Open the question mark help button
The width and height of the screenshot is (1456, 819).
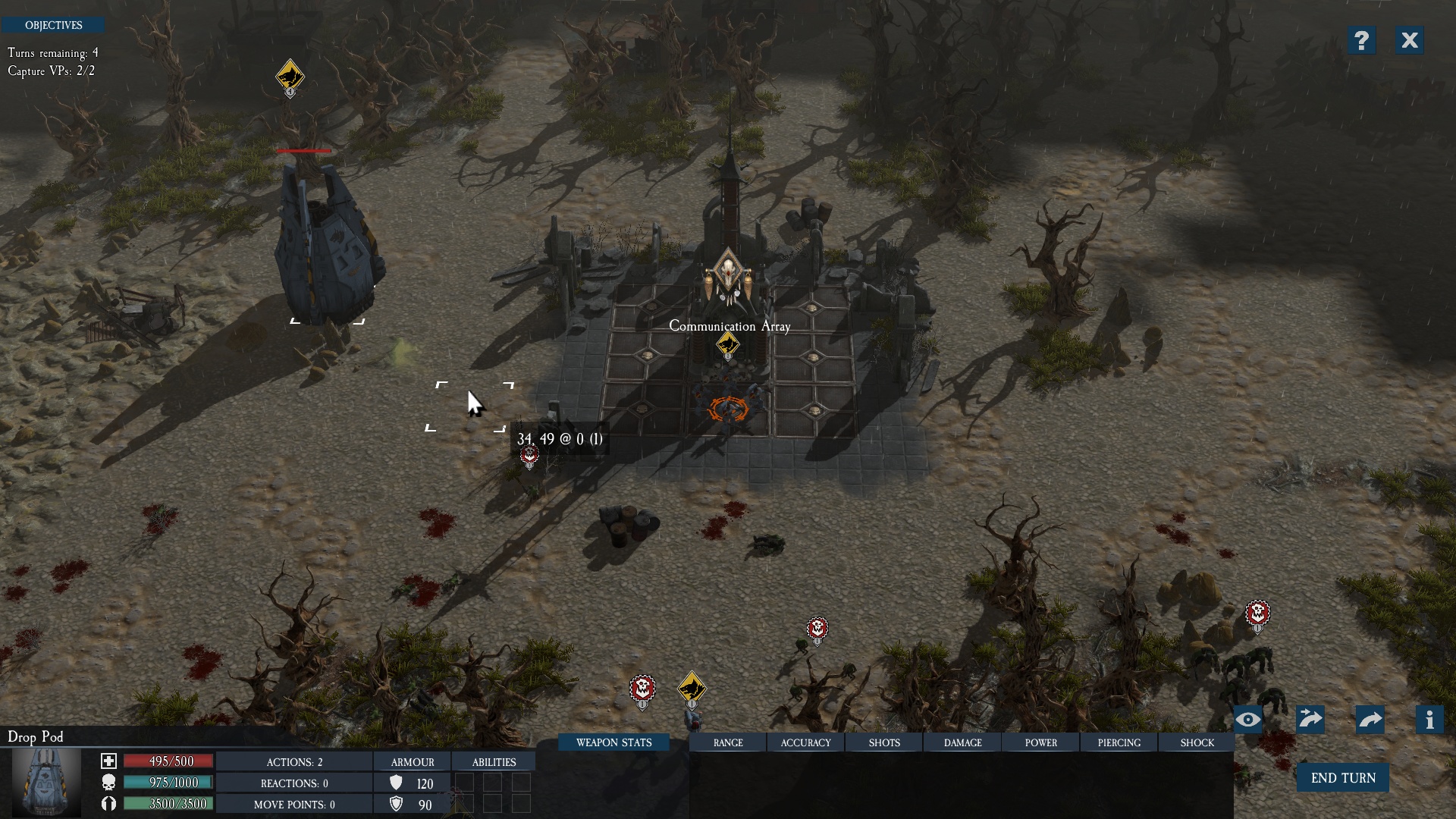[x=1361, y=40]
